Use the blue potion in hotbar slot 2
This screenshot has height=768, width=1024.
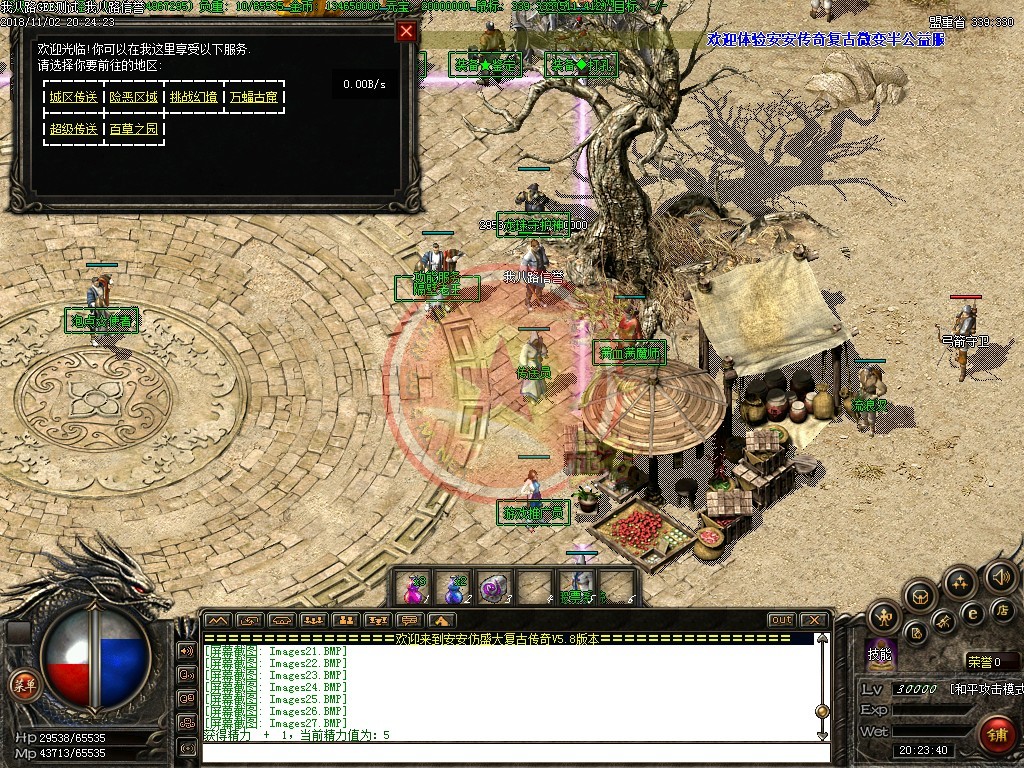(x=456, y=587)
